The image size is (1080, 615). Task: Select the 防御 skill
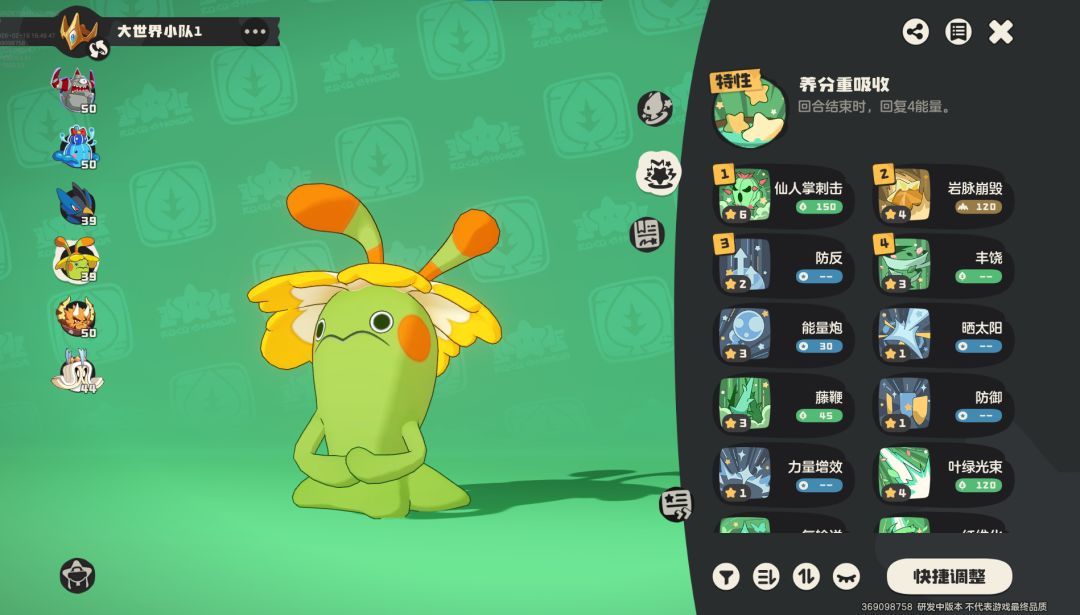(944, 405)
